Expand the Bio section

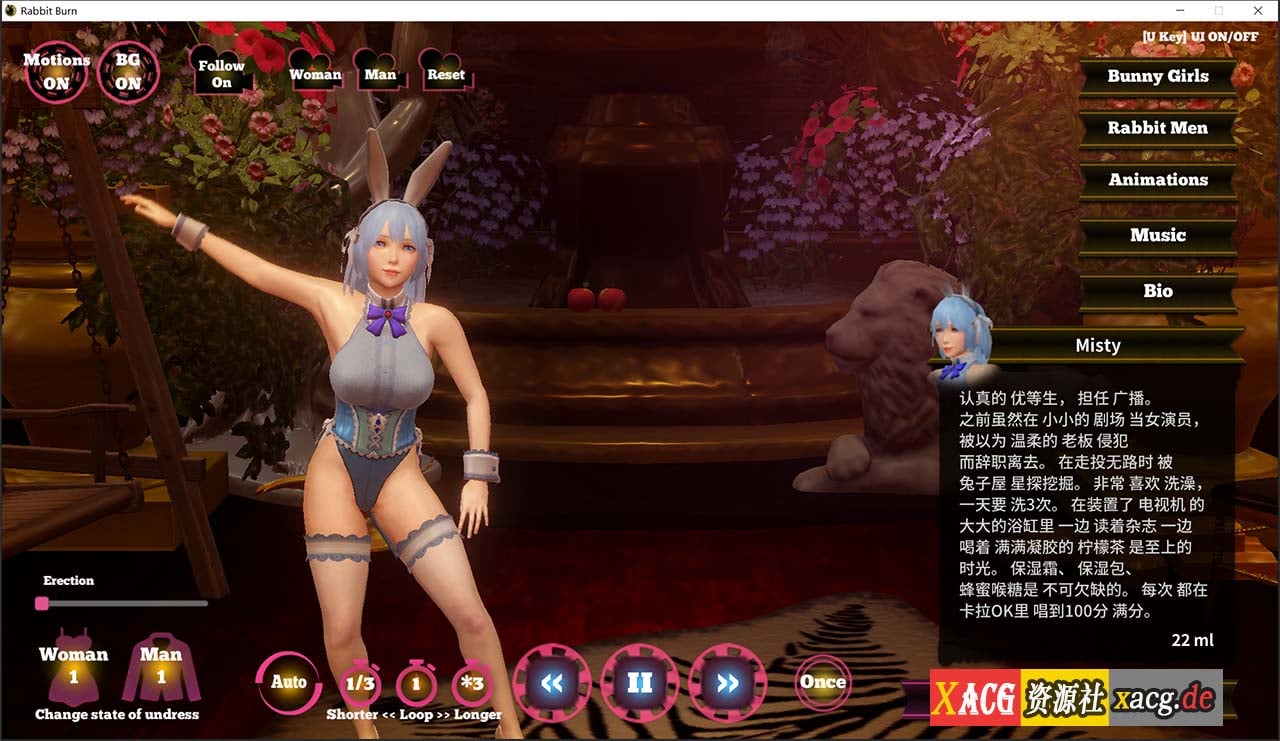[1157, 291]
